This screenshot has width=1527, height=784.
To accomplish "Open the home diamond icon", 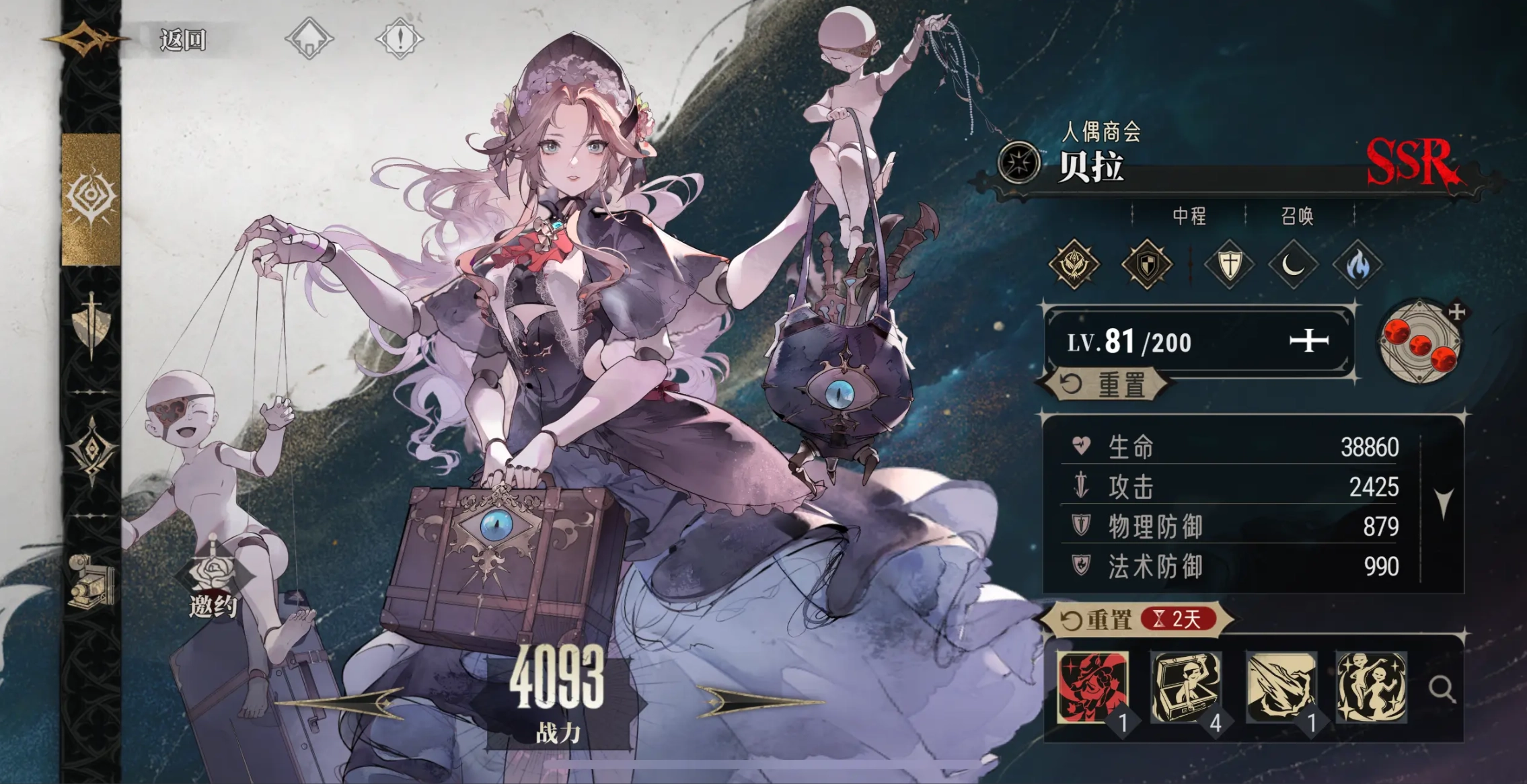I will 309,38.
